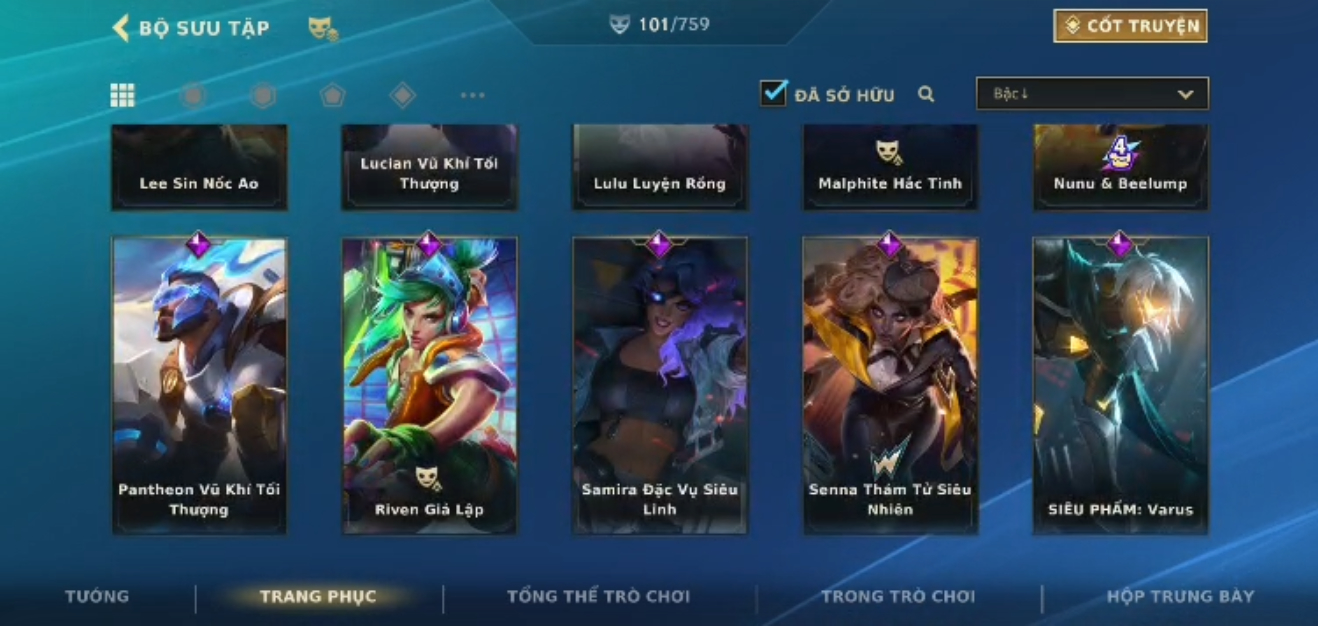Open the Cốt Truyện button

click(x=1130, y=26)
